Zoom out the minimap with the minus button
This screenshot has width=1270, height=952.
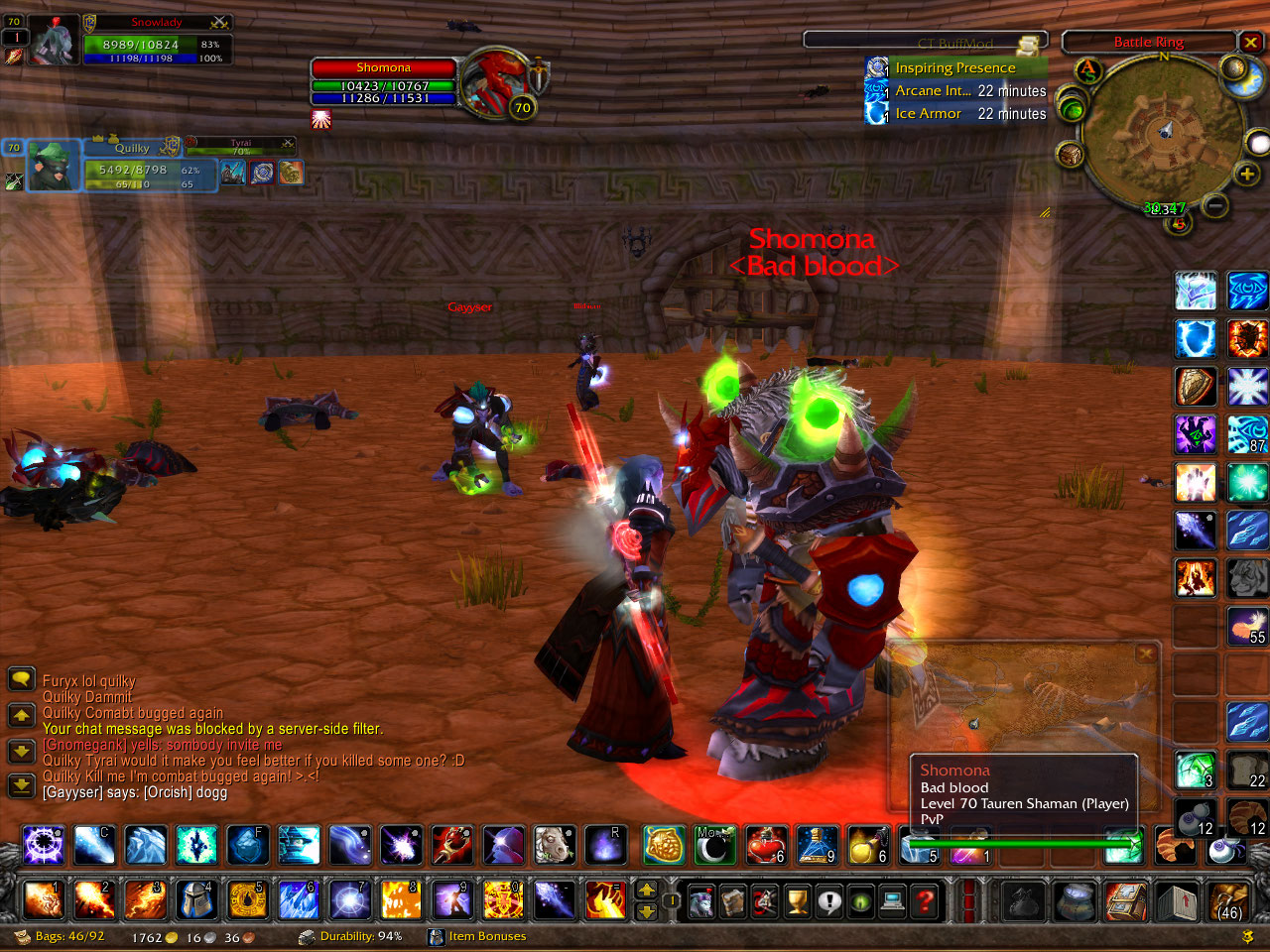(x=1215, y=205)
